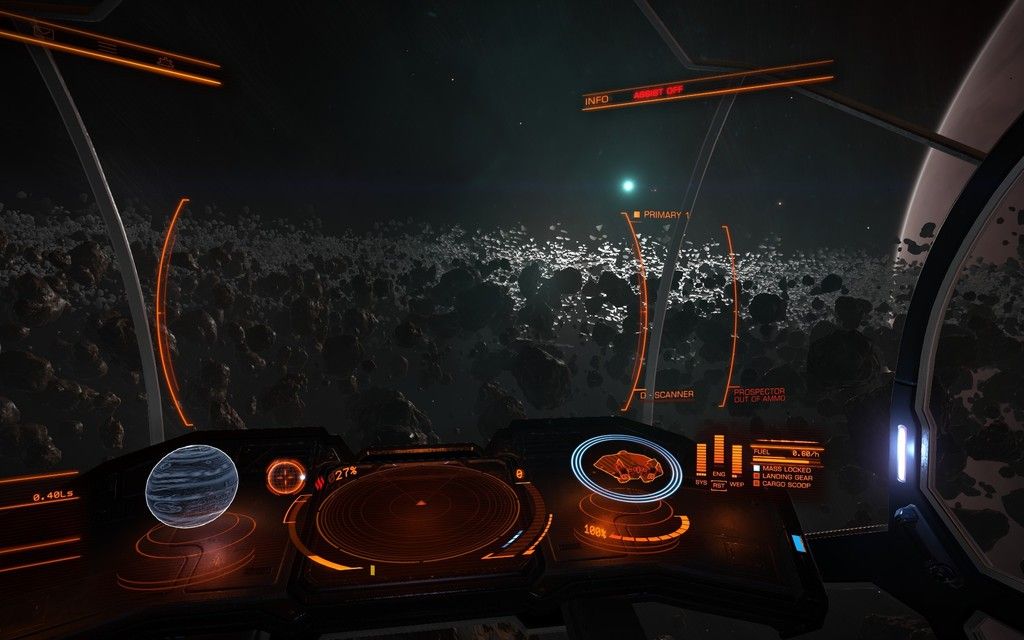Click the RST power reset button

click(x=718, y=483)
